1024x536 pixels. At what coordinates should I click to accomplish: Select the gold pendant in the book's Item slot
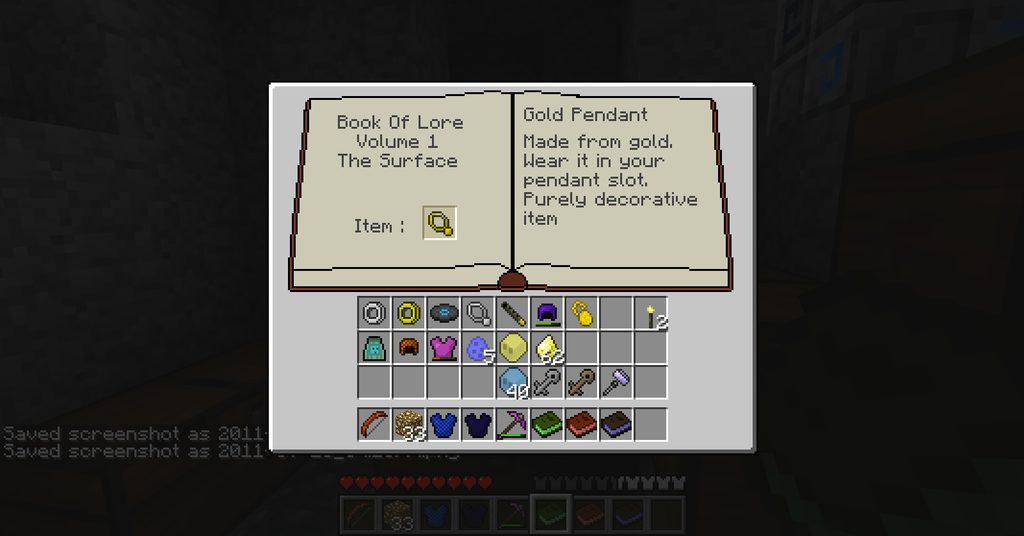click(x=440, y=224)
